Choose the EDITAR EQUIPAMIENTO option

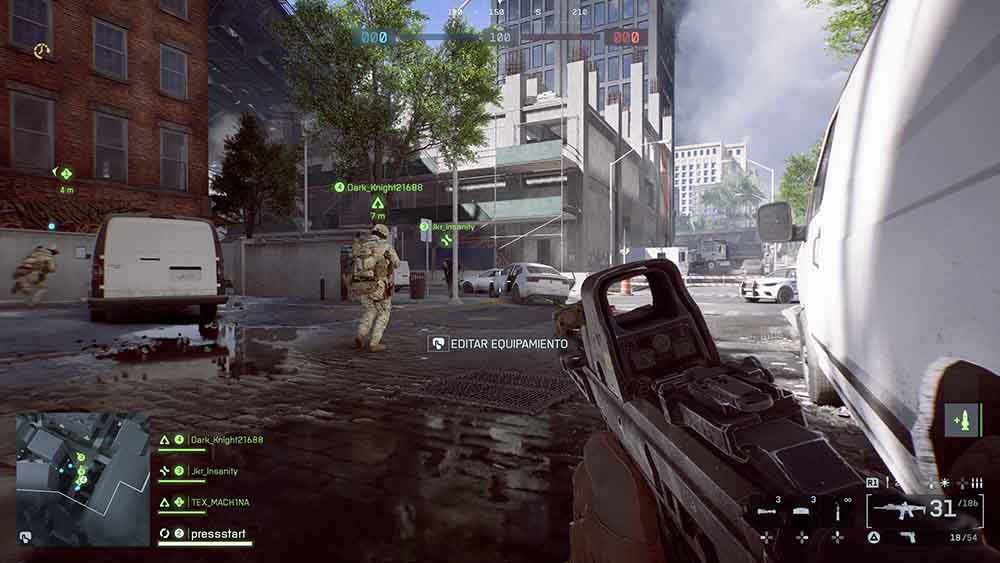coord(499,344)
